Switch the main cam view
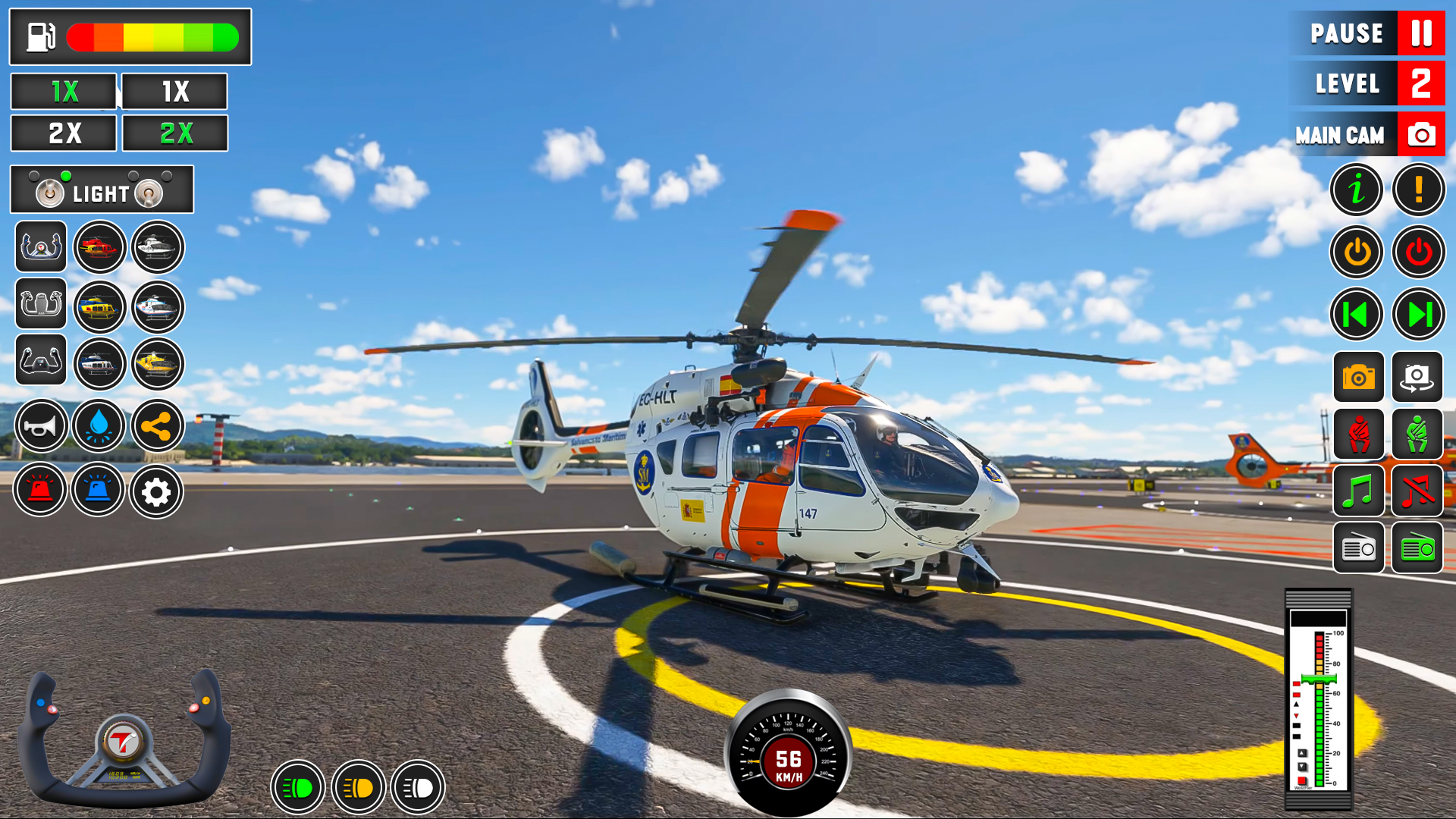The width and height of the screenshot is (1456, 819). [1420, 135]
